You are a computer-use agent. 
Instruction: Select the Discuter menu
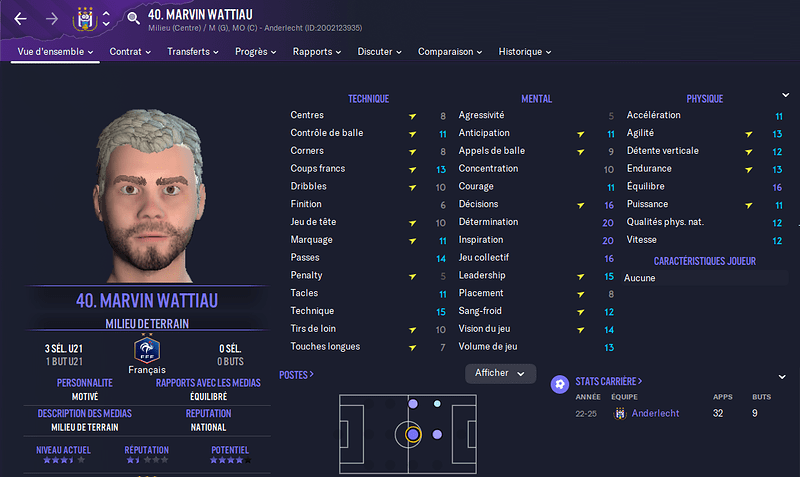(x=379, y=52)
